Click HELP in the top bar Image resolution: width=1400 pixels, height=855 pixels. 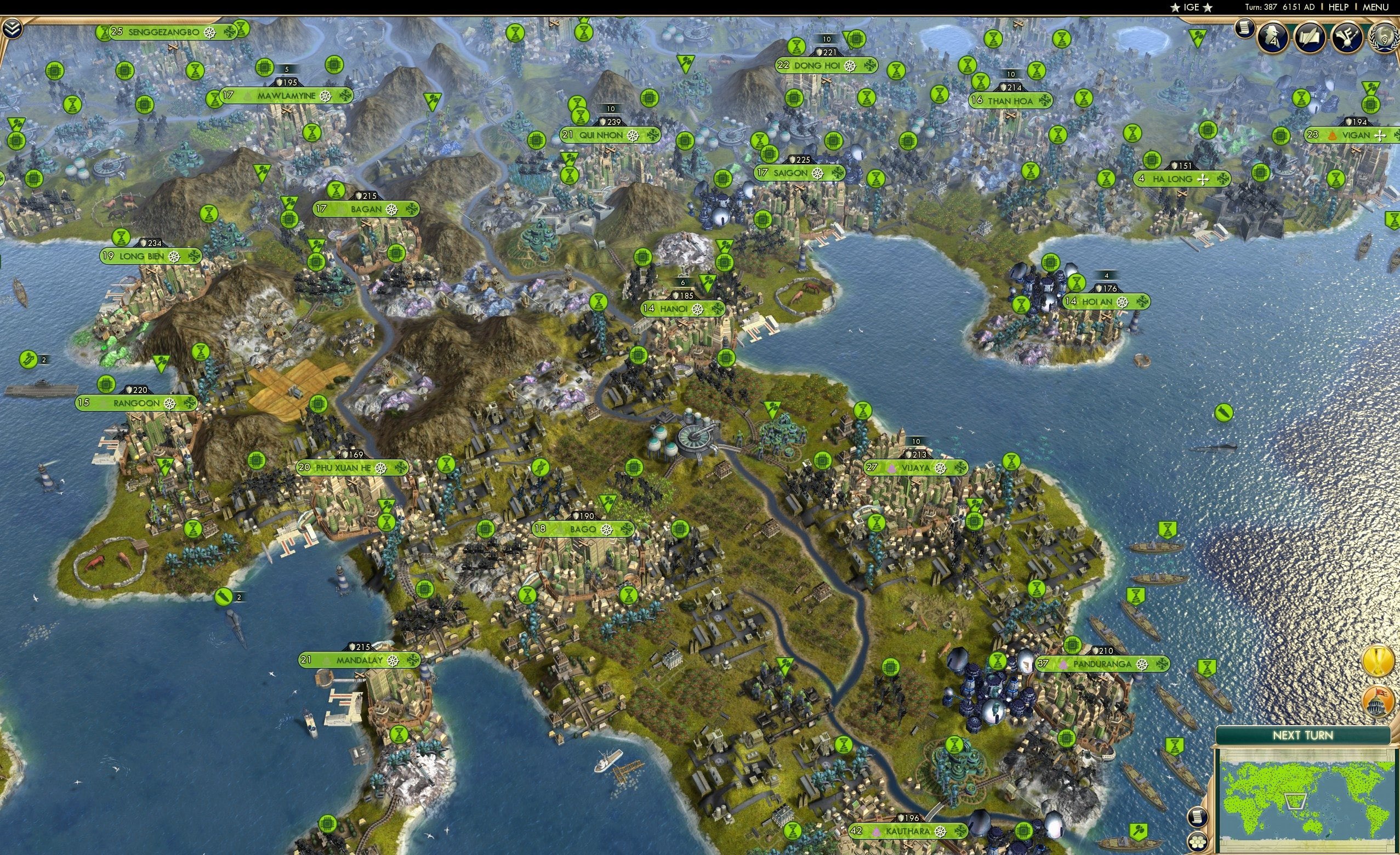1340,7
